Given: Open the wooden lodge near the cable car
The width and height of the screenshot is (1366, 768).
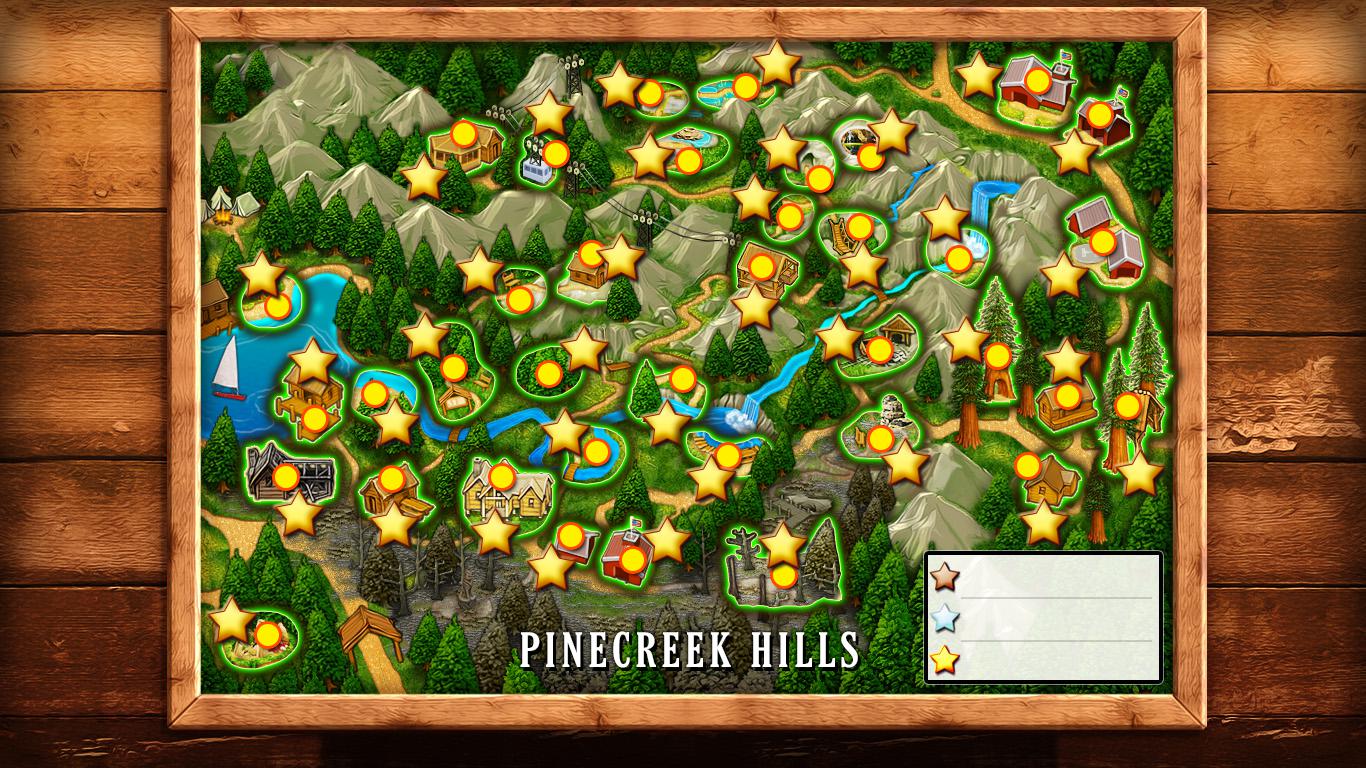Looking at the screenshot, I should [462, 134].
